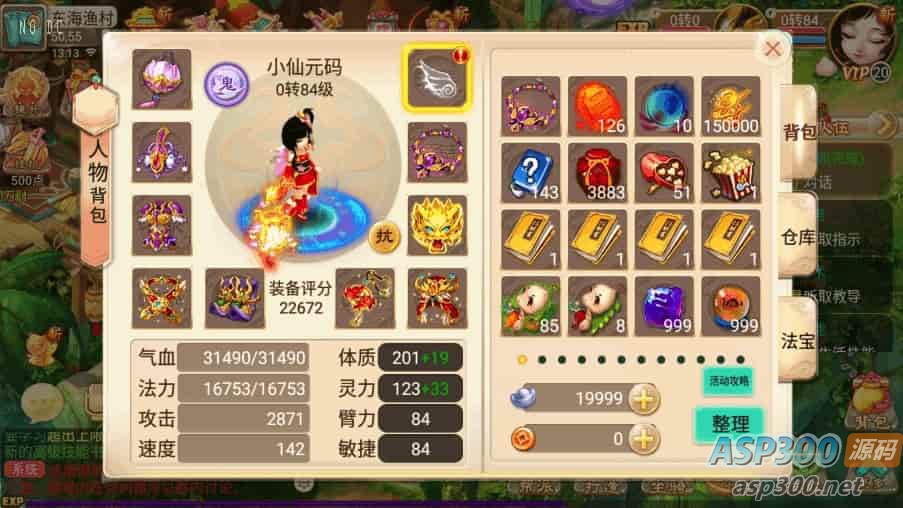The image size is (903, 508).
Task: Close the character bag window
Action: (x=772, y=48)
